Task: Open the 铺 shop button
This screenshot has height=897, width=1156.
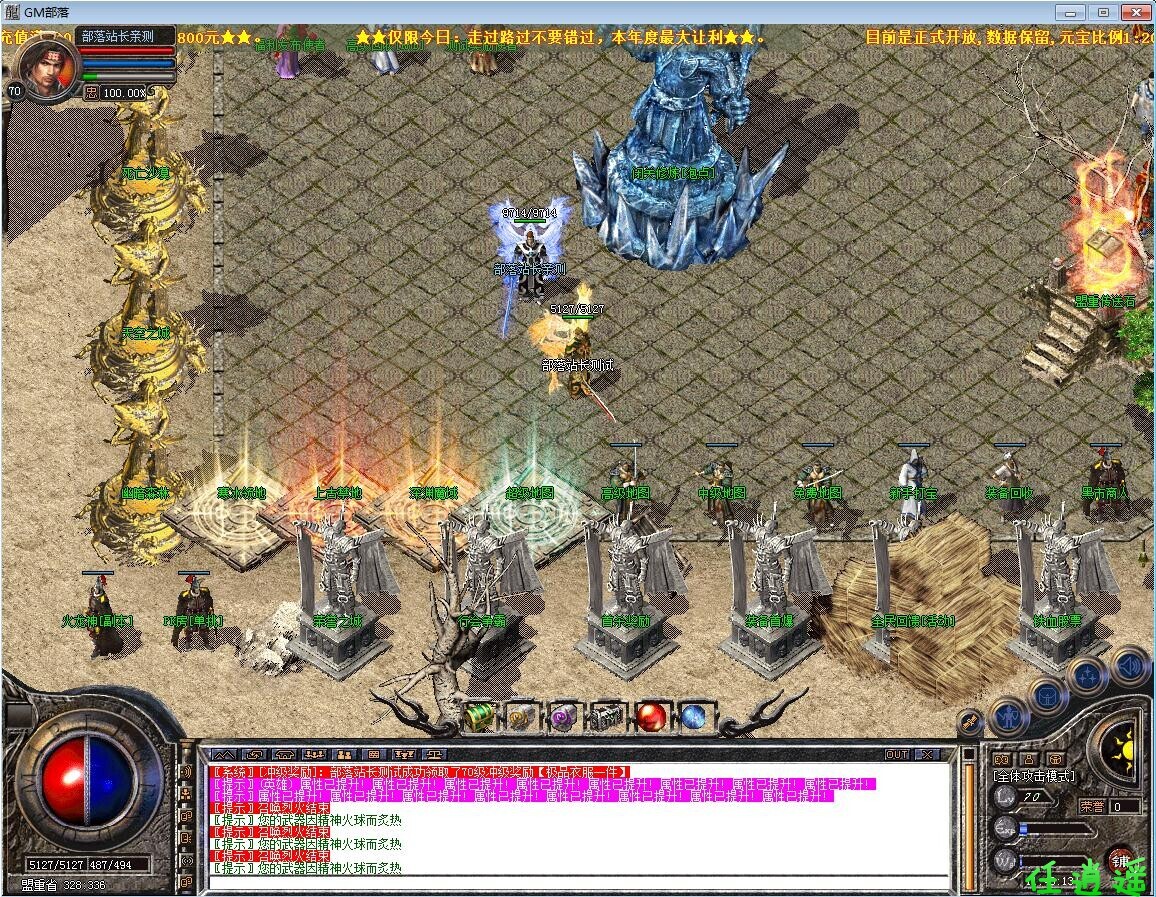Action: pyautogui.click(x=1120, y=861)
